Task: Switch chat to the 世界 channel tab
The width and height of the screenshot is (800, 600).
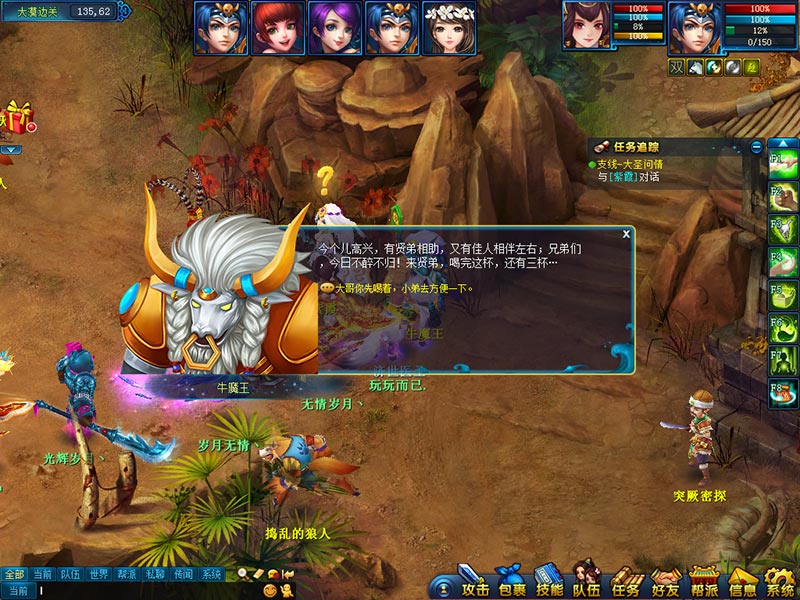Action: coord(98,574)
